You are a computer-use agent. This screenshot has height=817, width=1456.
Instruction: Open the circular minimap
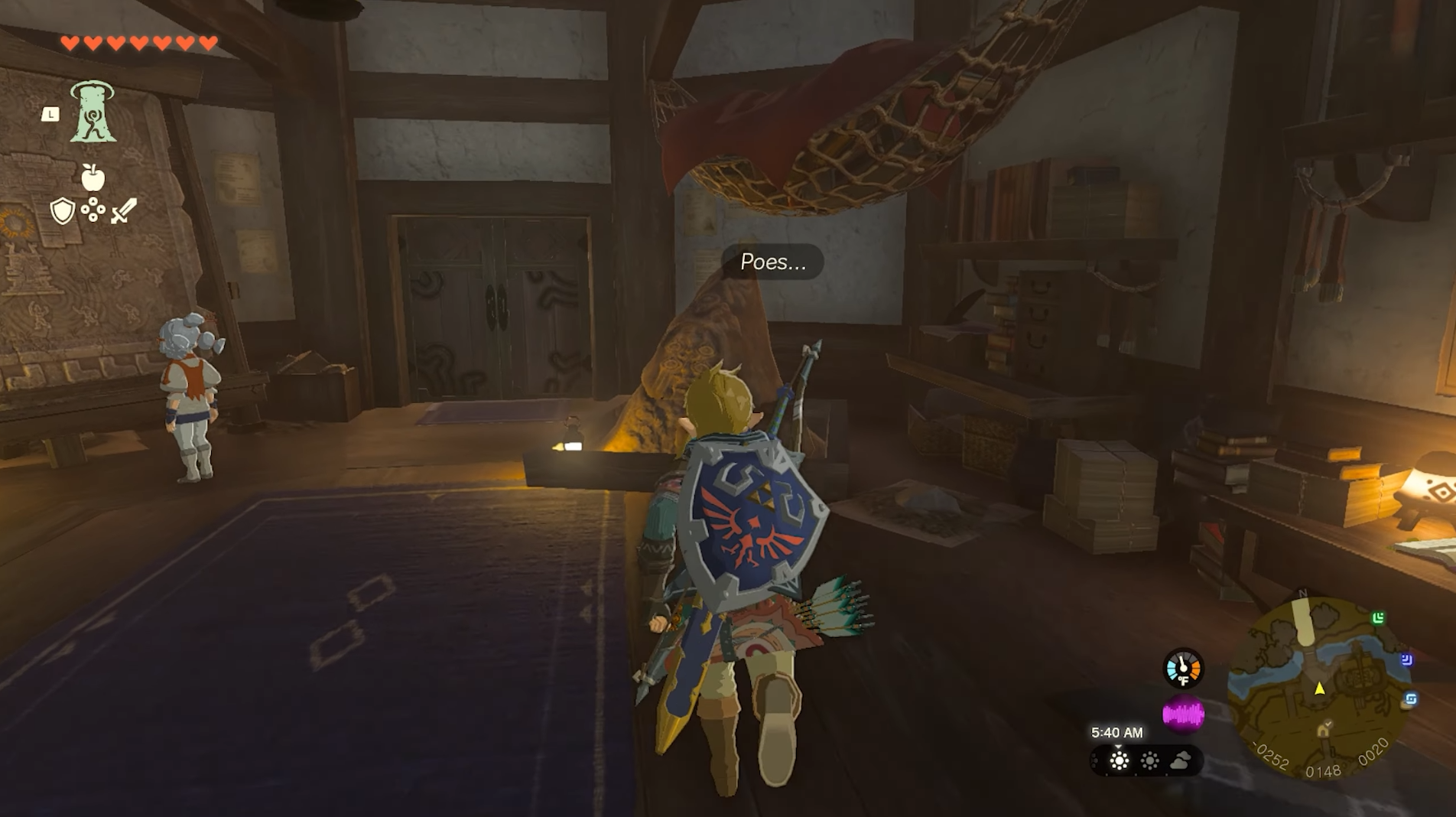[x=1321, y=688]
